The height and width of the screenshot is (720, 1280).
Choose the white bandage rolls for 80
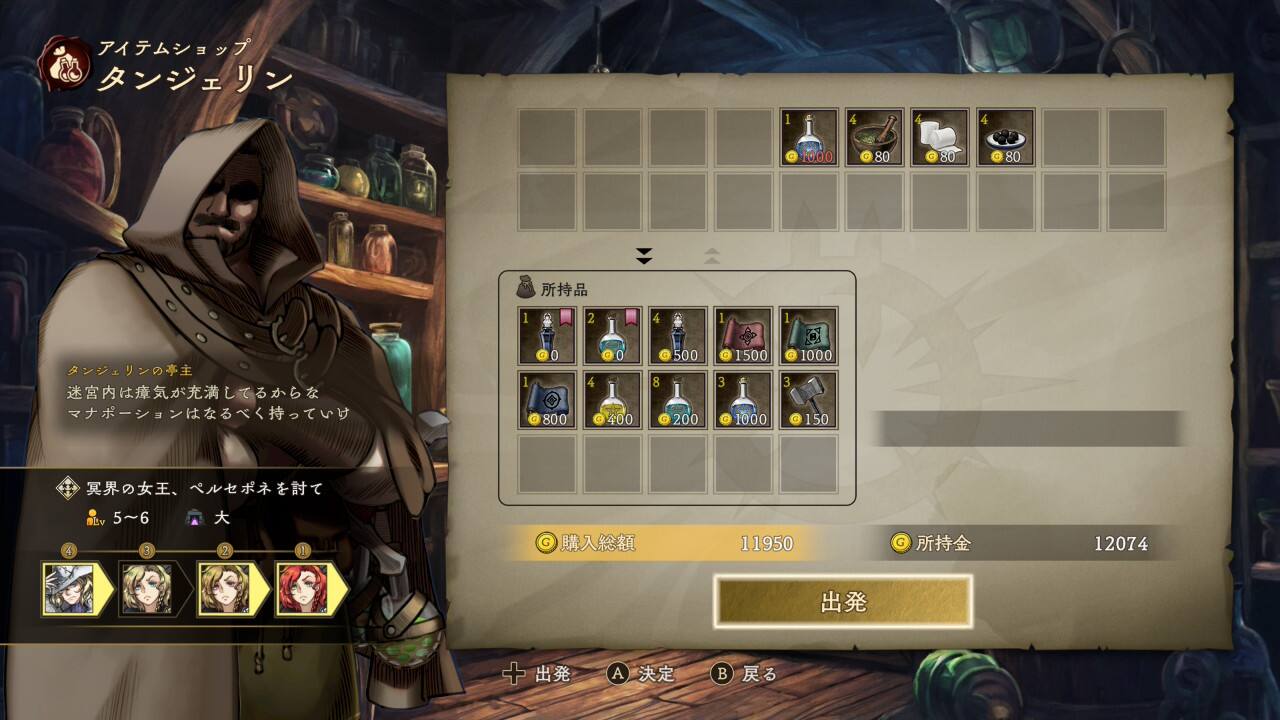click(x=939, y=137)
